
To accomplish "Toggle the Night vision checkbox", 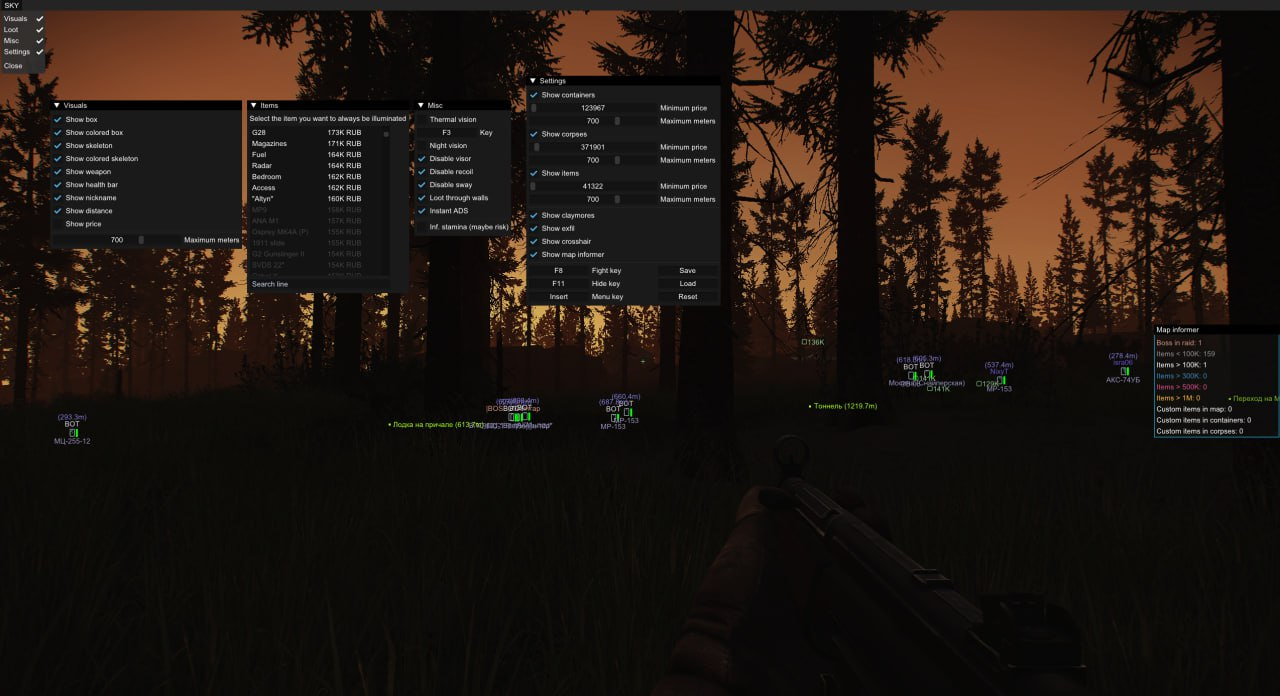I will (422, 146).
